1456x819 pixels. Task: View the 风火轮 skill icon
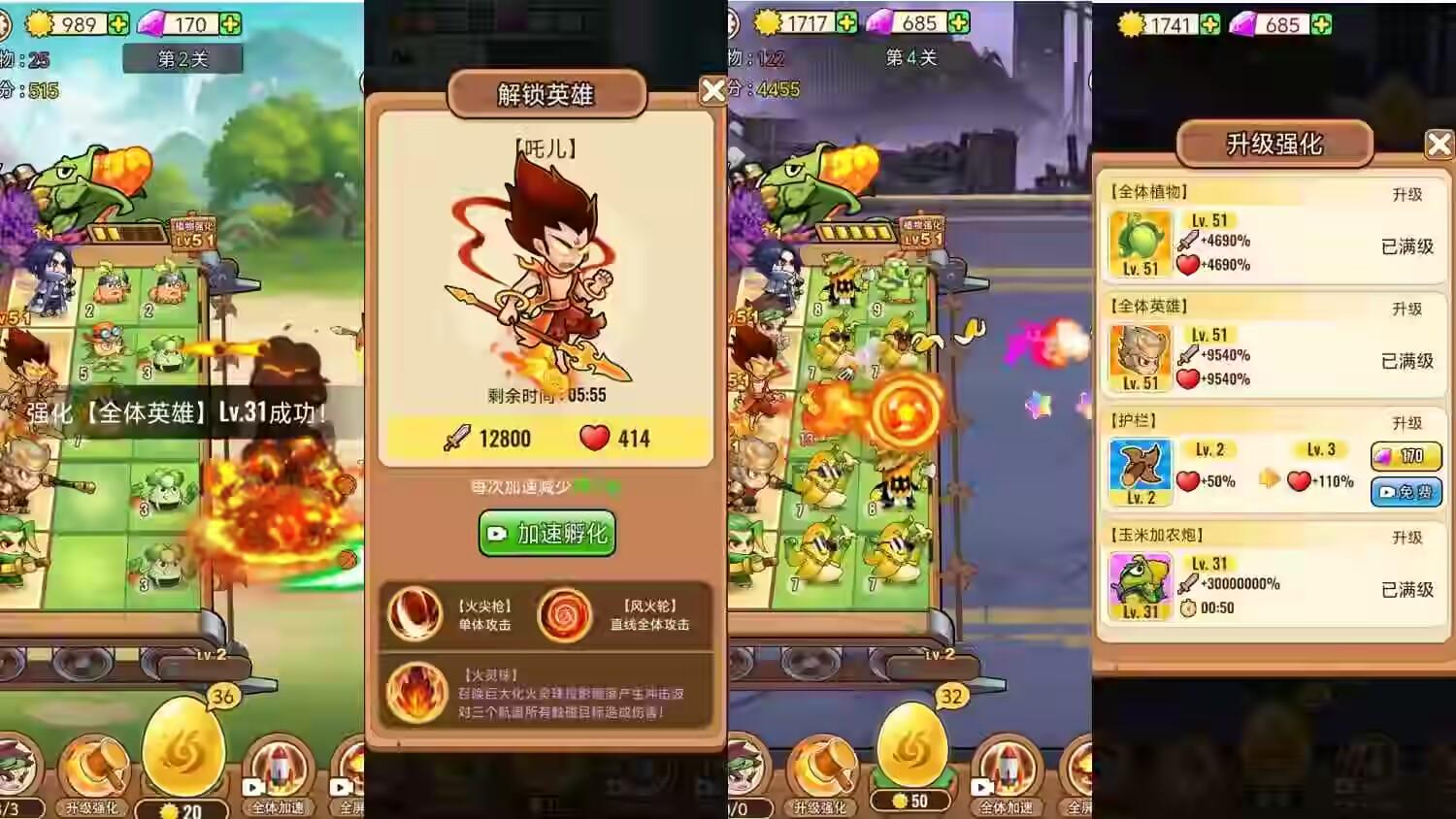[x=566, y=614]
